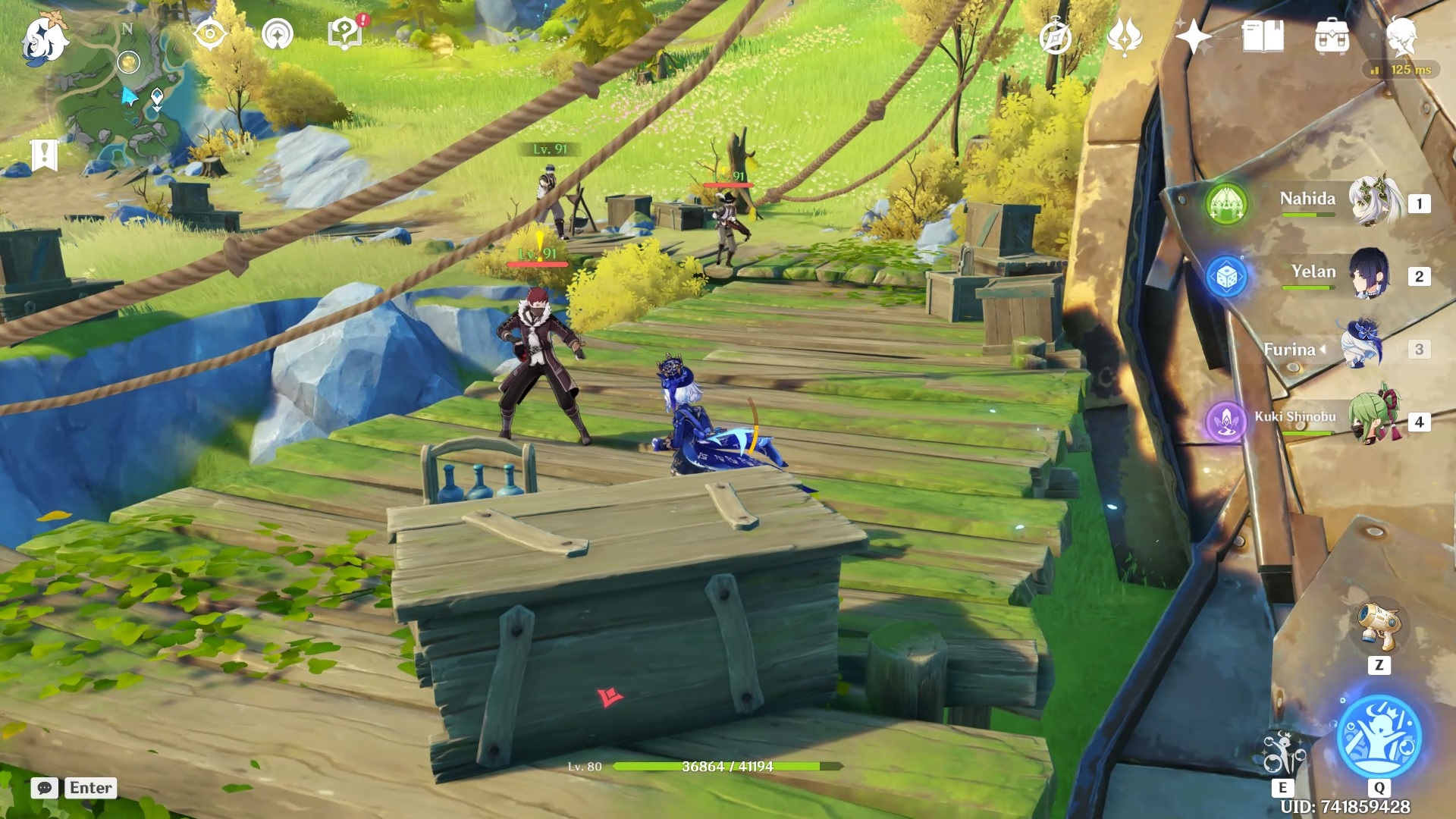Use Furina's Elemental Skill
This screenshot has width=1456, height=819.
1282,753
